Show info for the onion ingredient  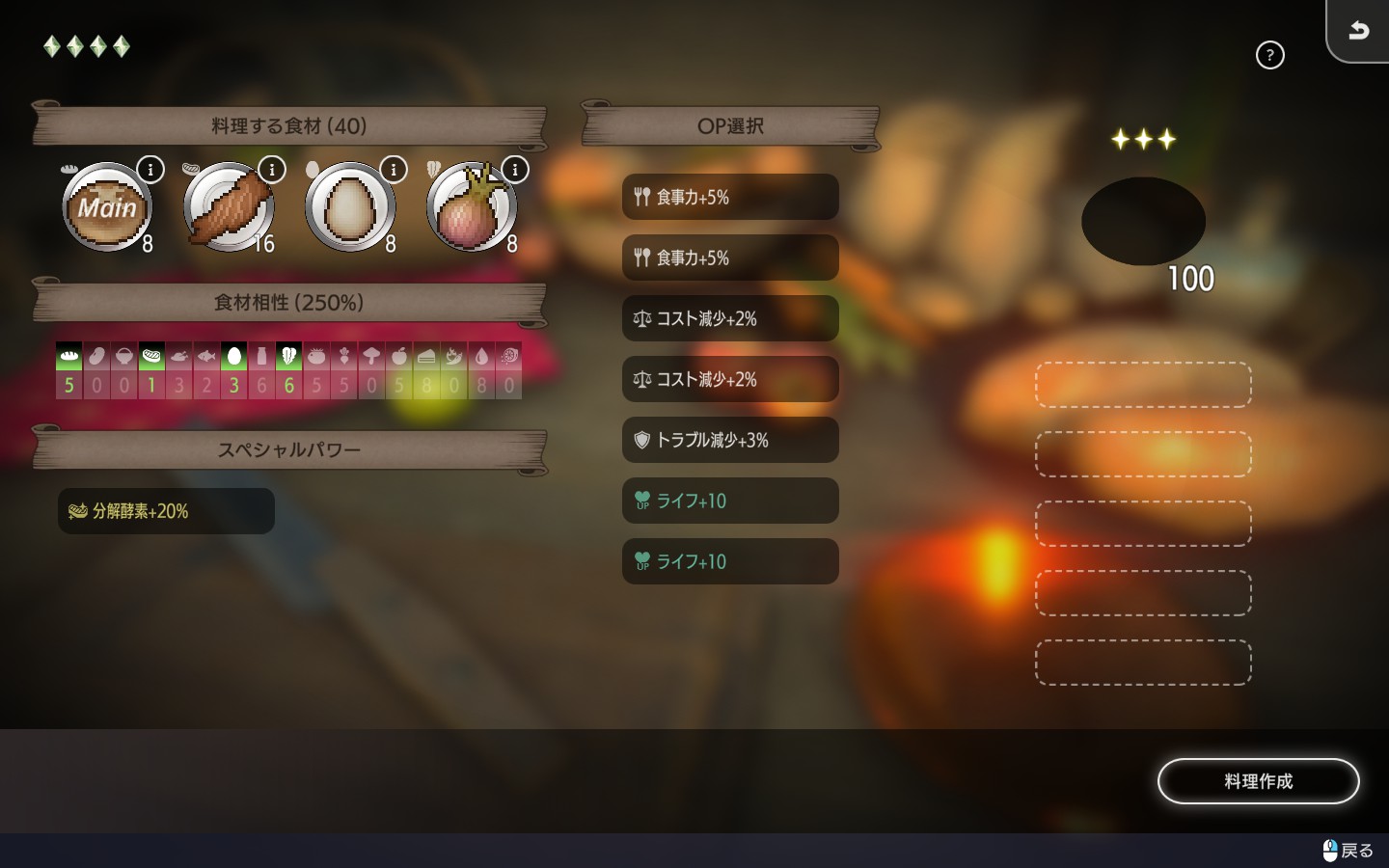coord(515,170)
